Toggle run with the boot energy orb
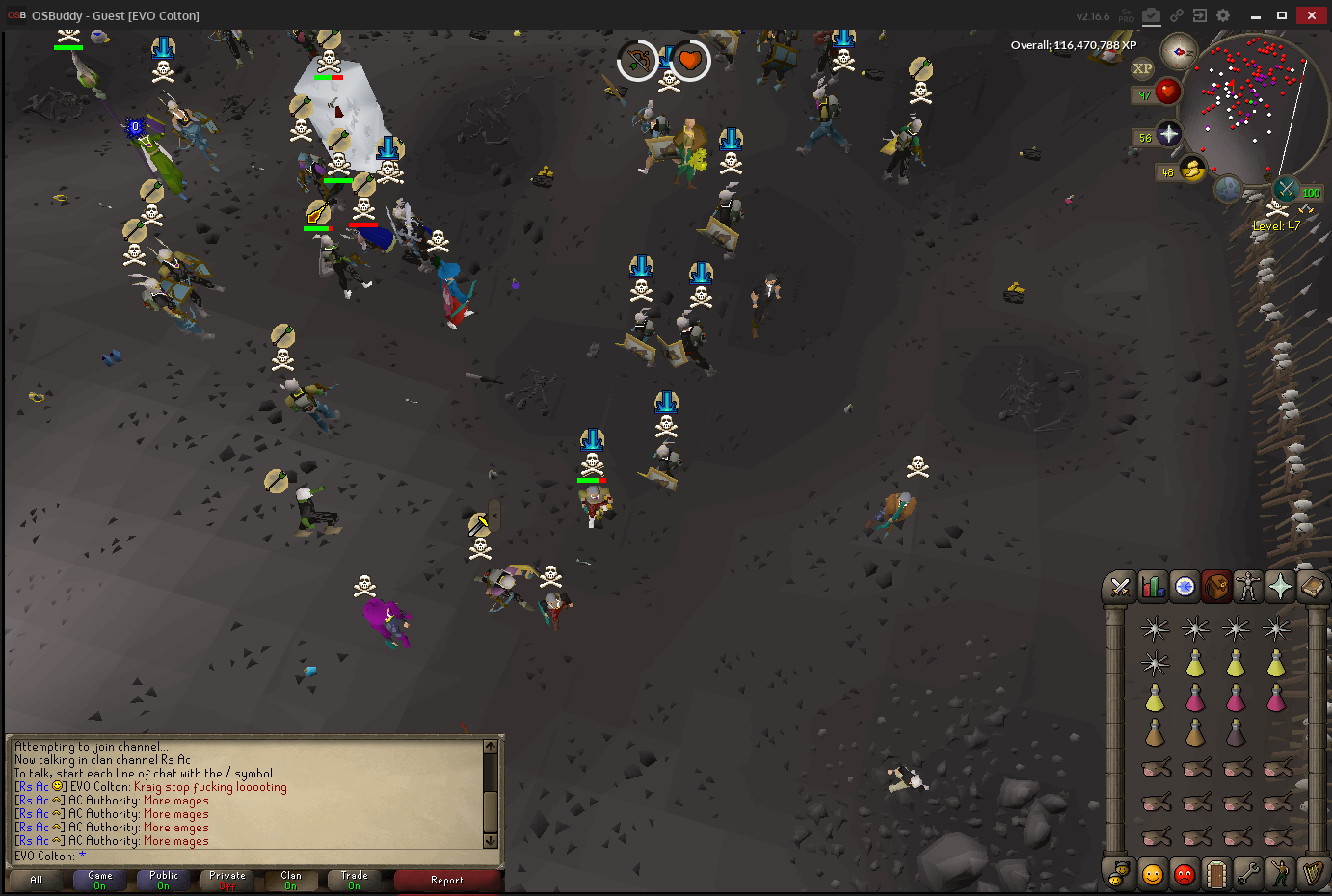This screenshot has height=896, width=1332. coord(1192,170)
